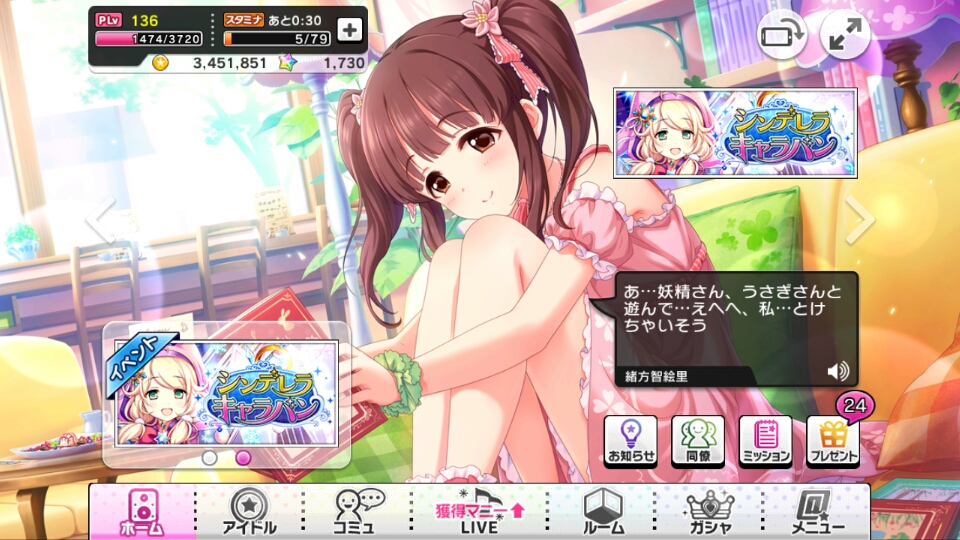Open the コミュ (Commu) tab
Image resolution: width=960 pixels, height=540 pixels.
click(x=355, y=512)
